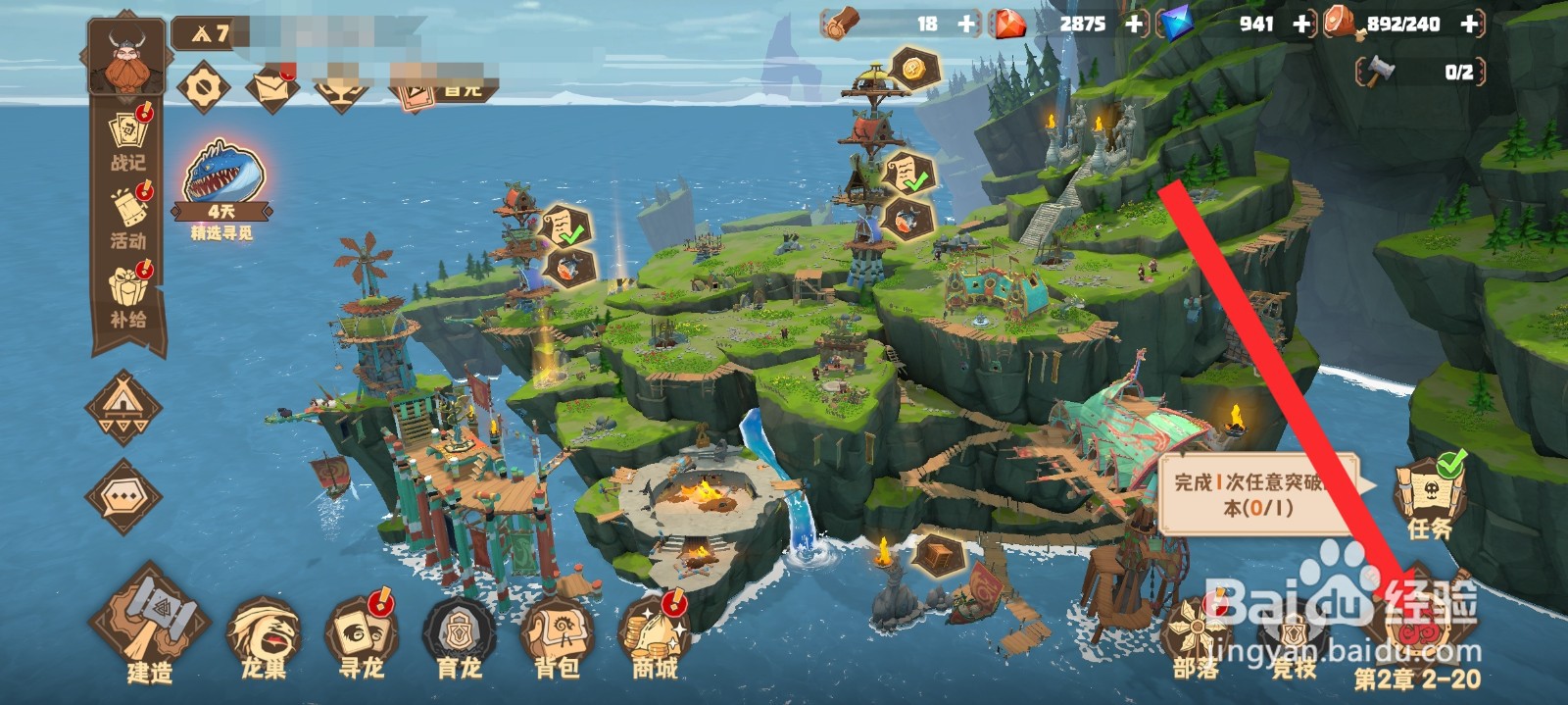Open the 精选寻觅 featured dragon event
Screen dimensions: 1568x705
[221, 188]
